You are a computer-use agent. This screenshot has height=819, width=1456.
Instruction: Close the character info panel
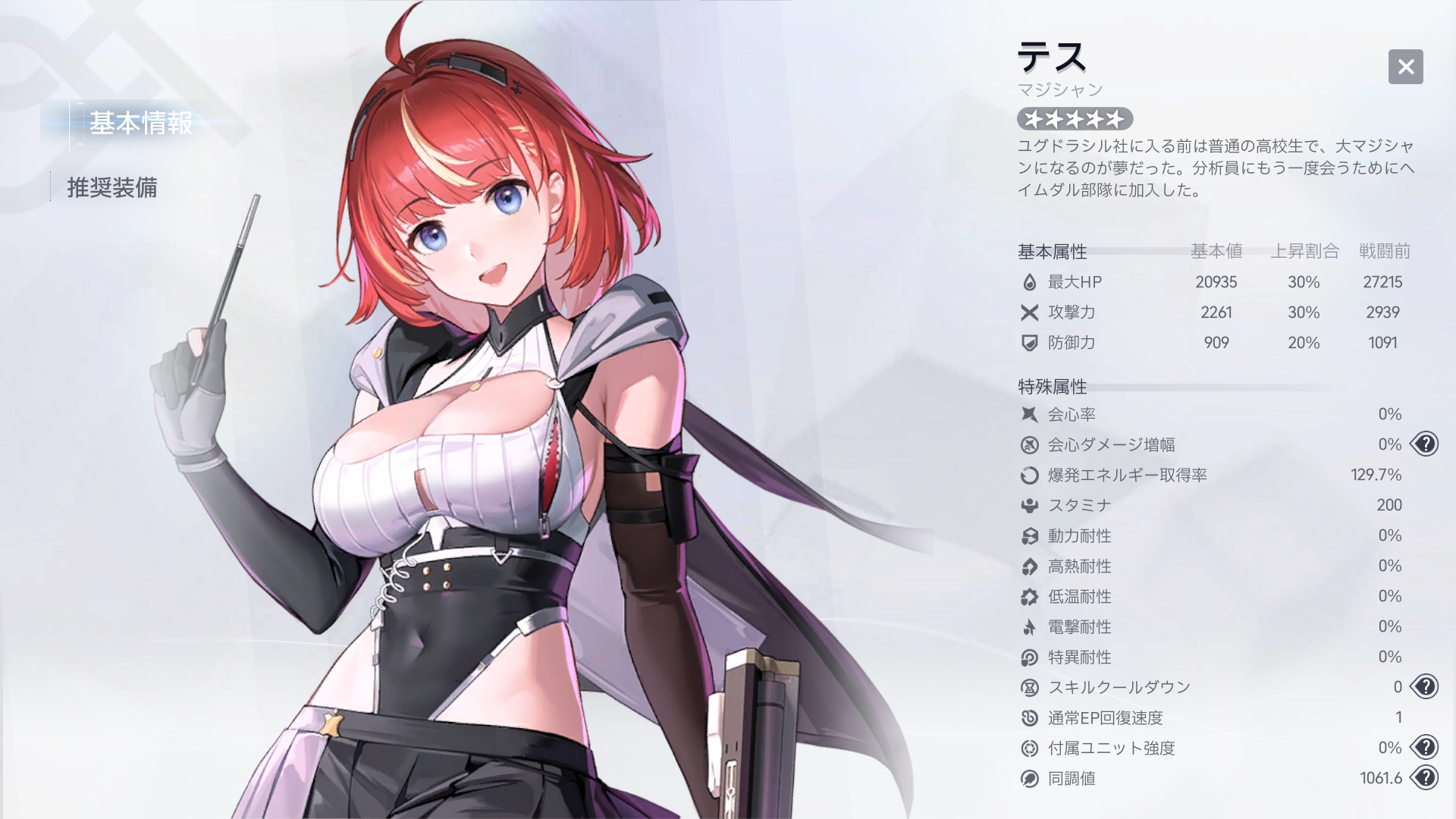[x=1405, y=67]
